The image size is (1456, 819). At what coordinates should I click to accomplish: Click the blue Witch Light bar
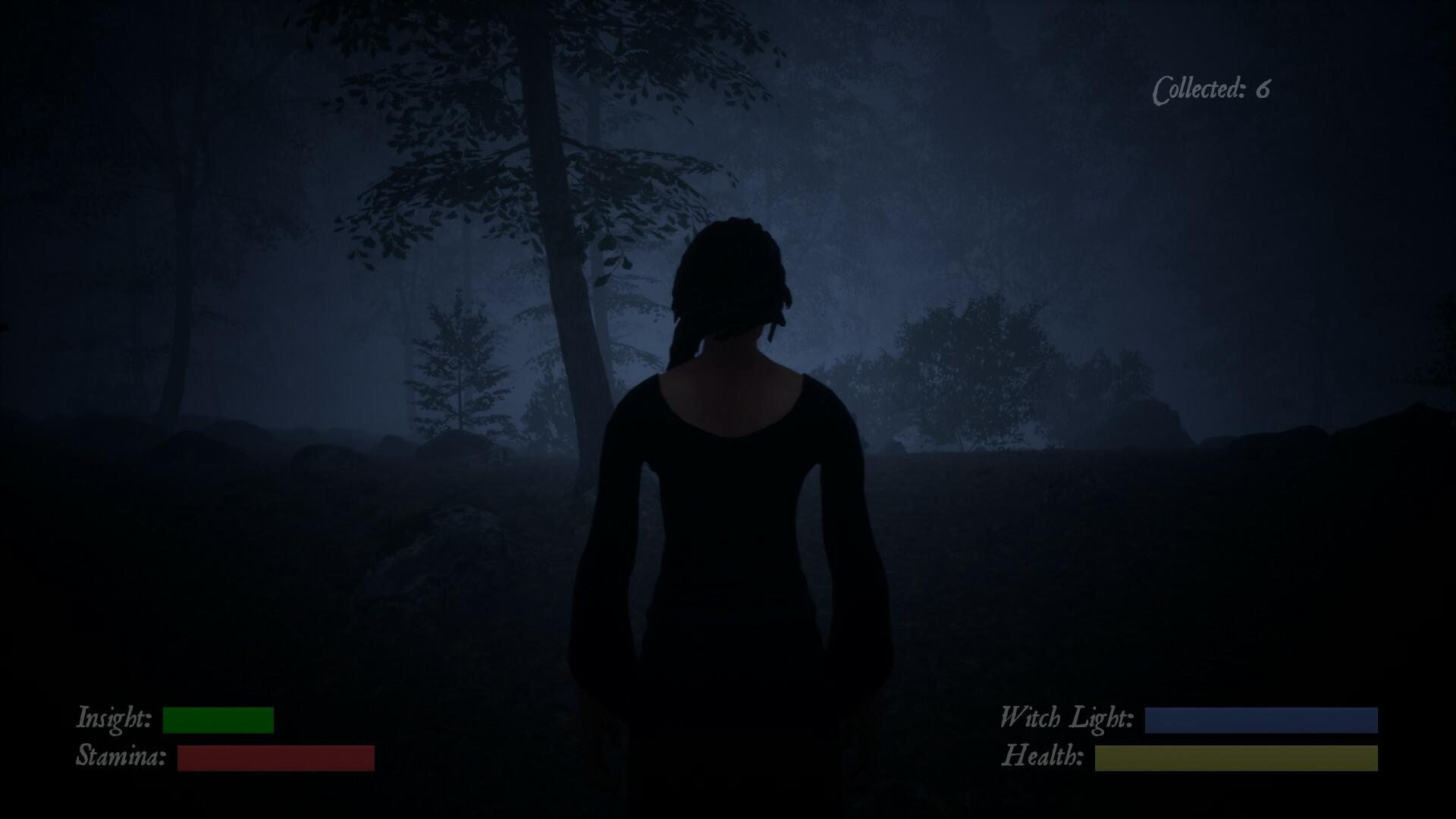click(1263, 719)
